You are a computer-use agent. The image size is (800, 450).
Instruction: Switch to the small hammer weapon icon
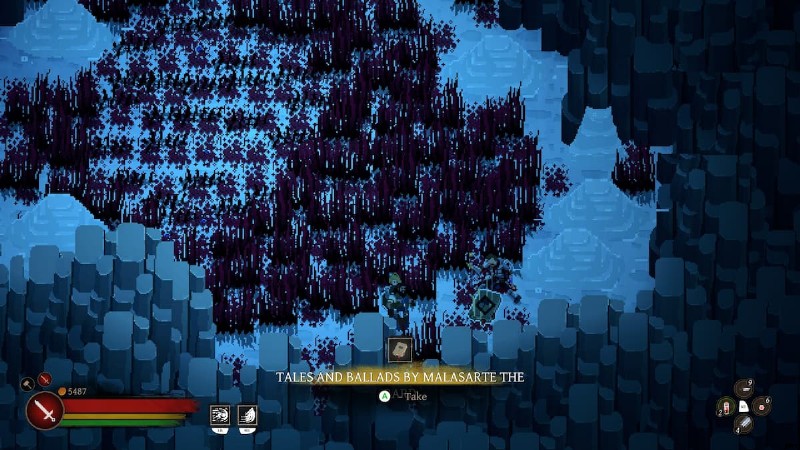tap(27, 382)
